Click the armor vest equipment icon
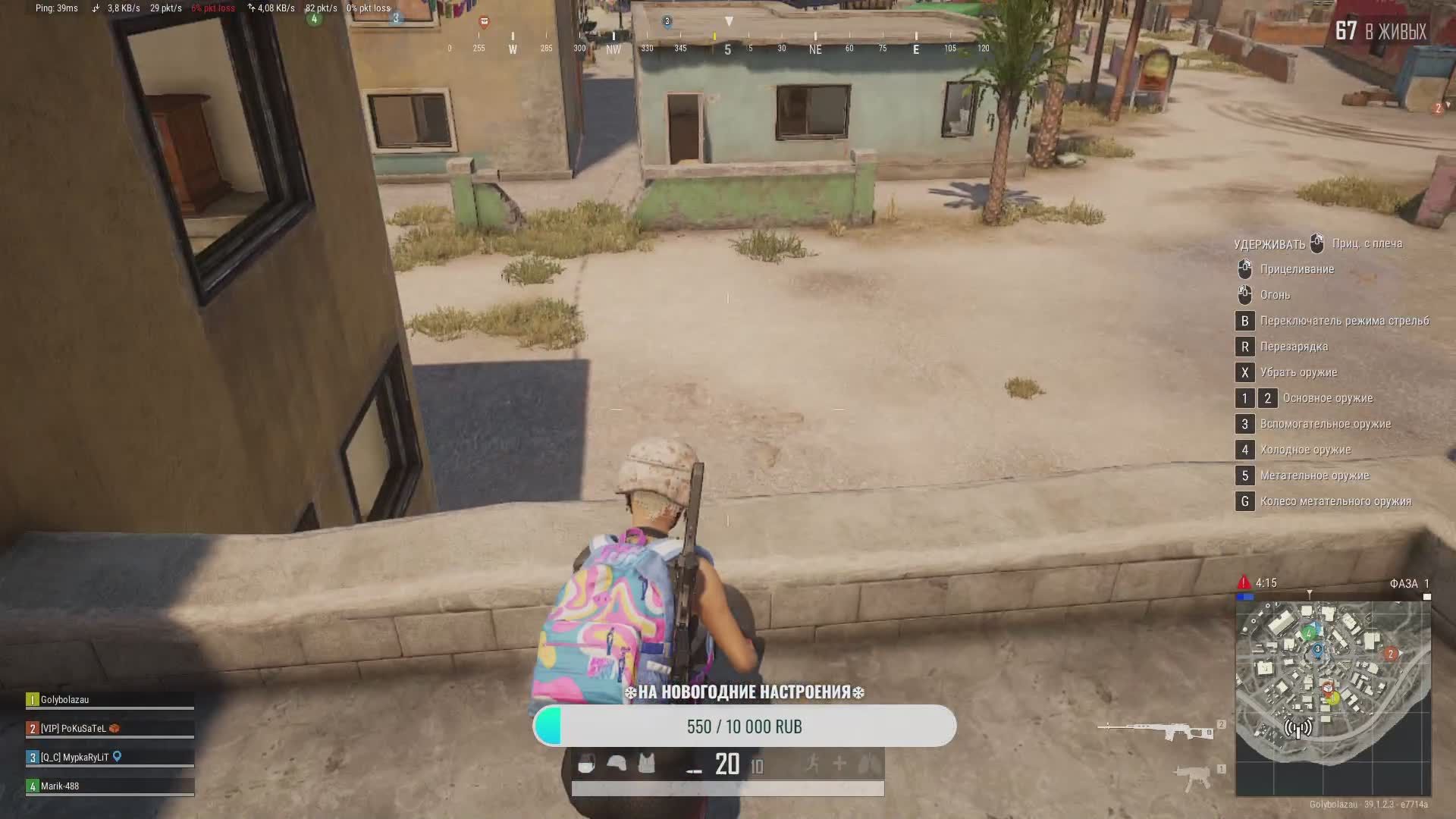The width and height of the screenshot is (1456, 819). [x=646, y=764]
